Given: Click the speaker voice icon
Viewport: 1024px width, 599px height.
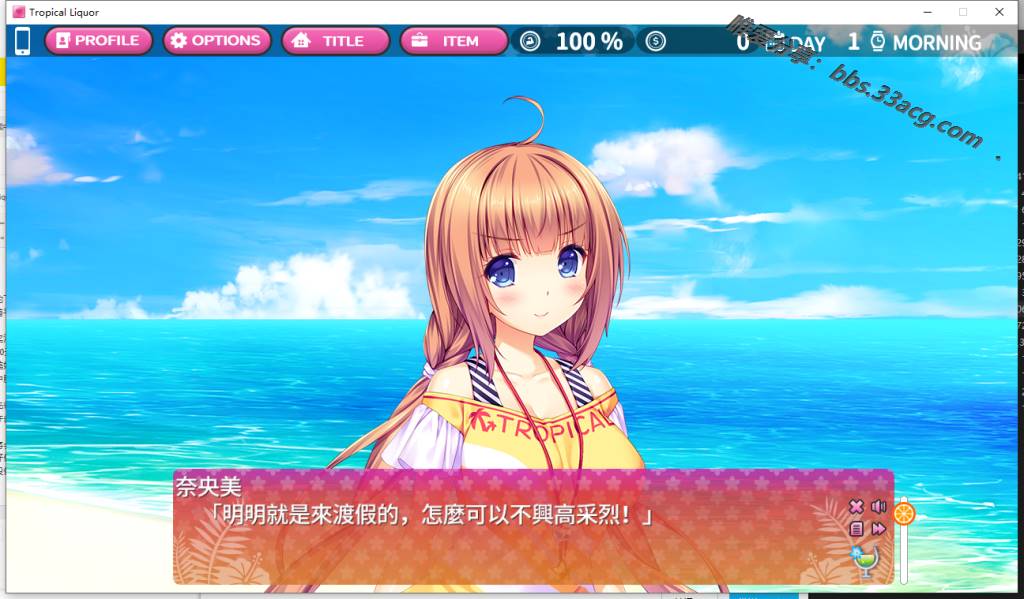Looking at the screenshot, I should pyautogui.click(x=879, y=507).
